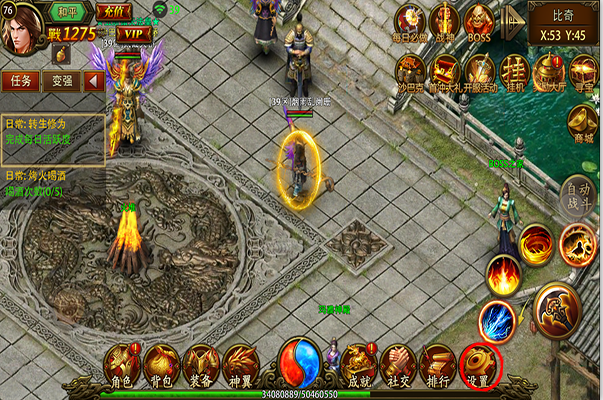Open the 角色 character menu
Image resolution: width=603 pixels, height=400 pixels.
tap(121, 362)
